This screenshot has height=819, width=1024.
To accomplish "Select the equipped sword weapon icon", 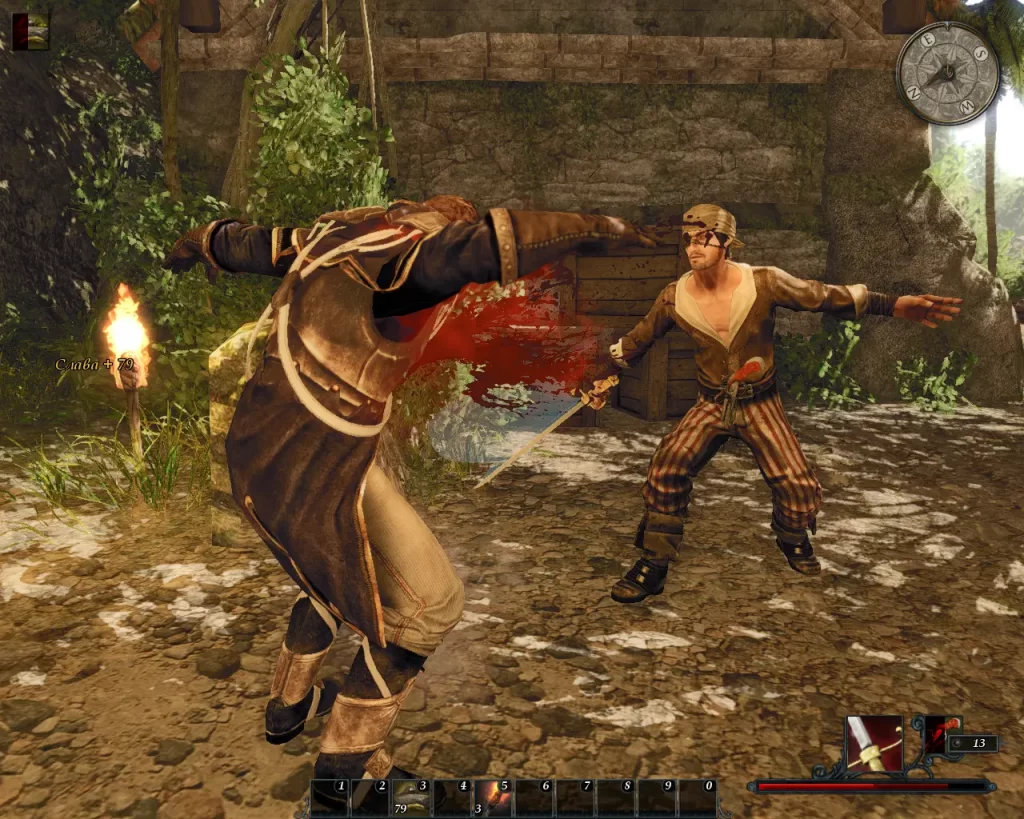I will [x=873, y=744].
